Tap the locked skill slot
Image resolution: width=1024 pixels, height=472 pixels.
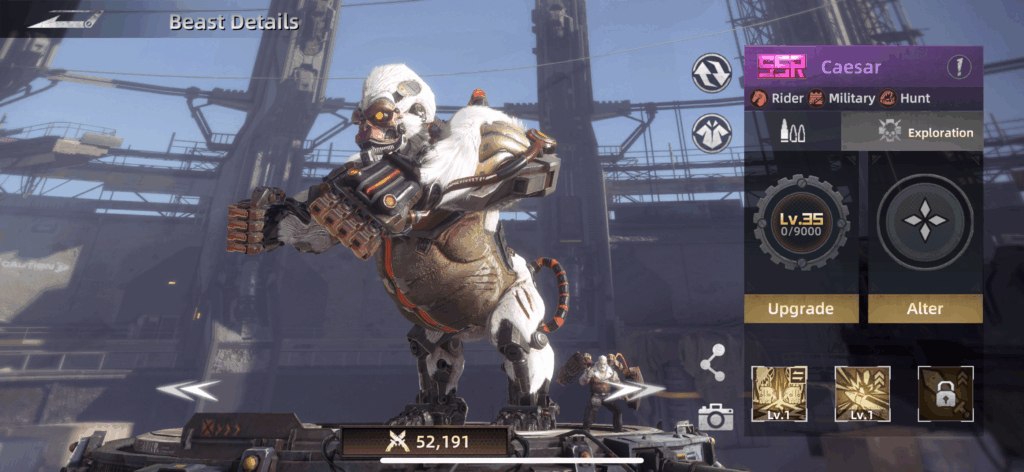click(945, 393)
